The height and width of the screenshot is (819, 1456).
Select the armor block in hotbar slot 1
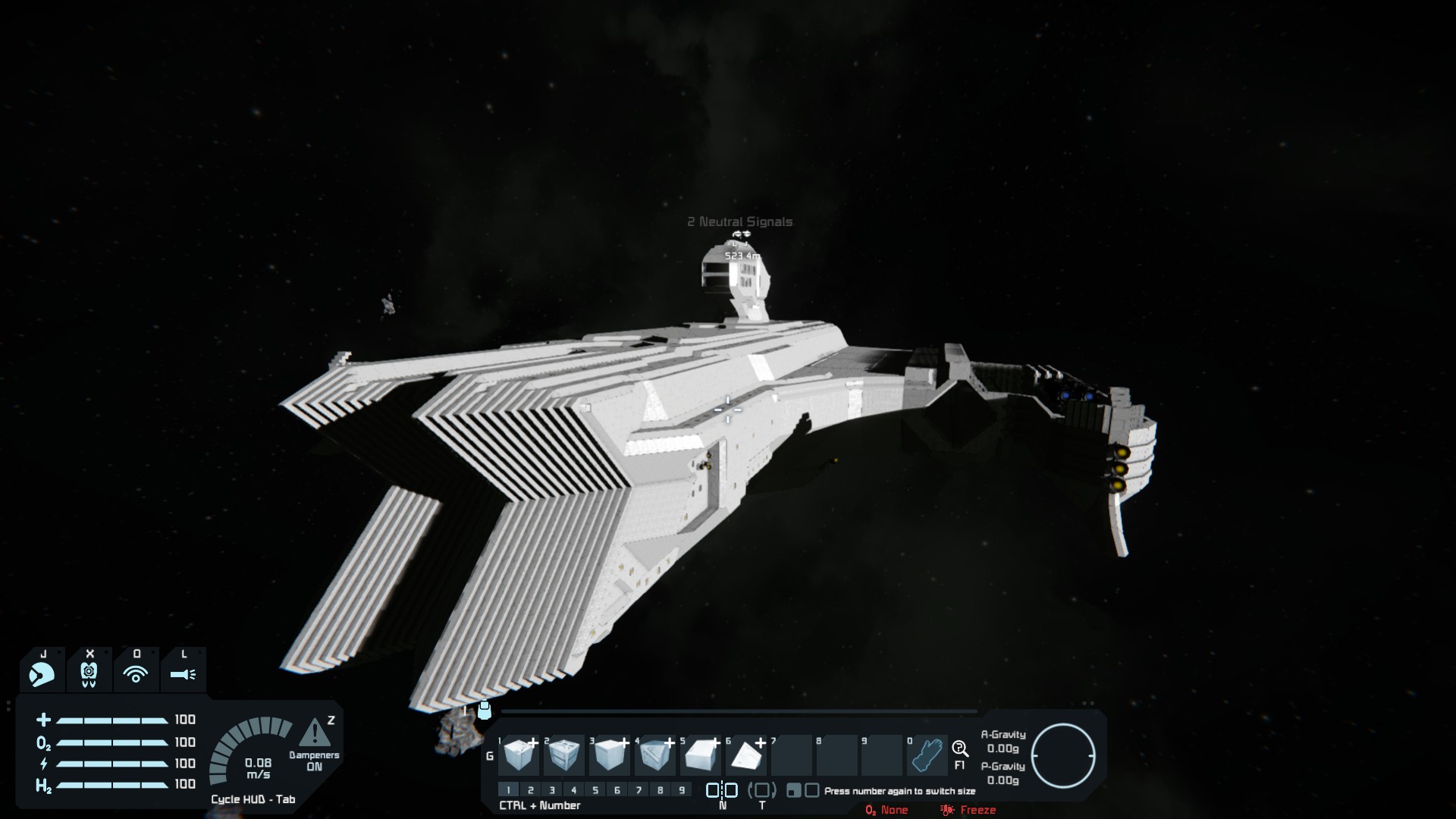(520, 755)
